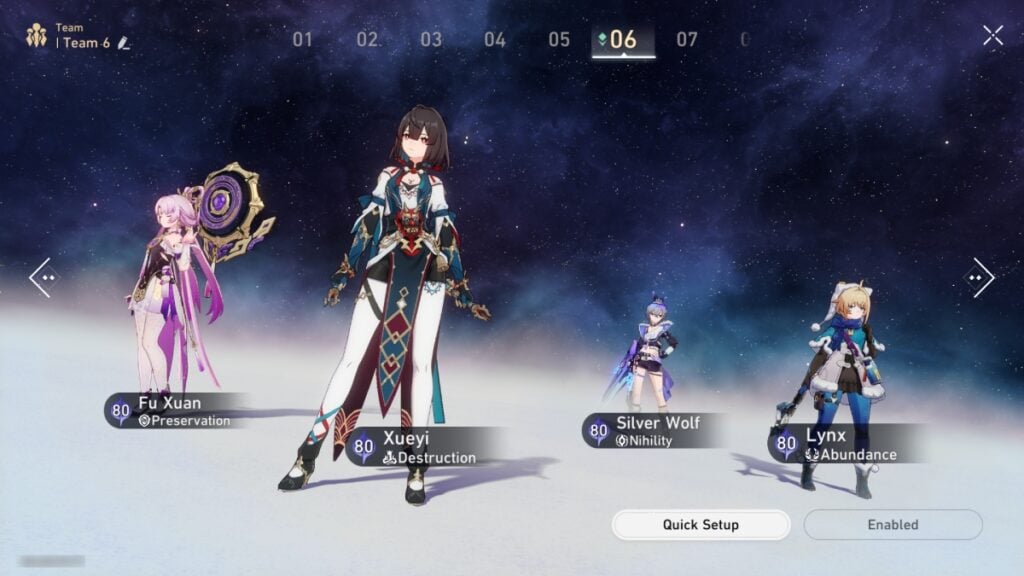Image resolution: width=1024 pixels, height=576 pixels.
Task: Click the Quick Setup button
Action: pyautogui.click(x=700, y=525)
